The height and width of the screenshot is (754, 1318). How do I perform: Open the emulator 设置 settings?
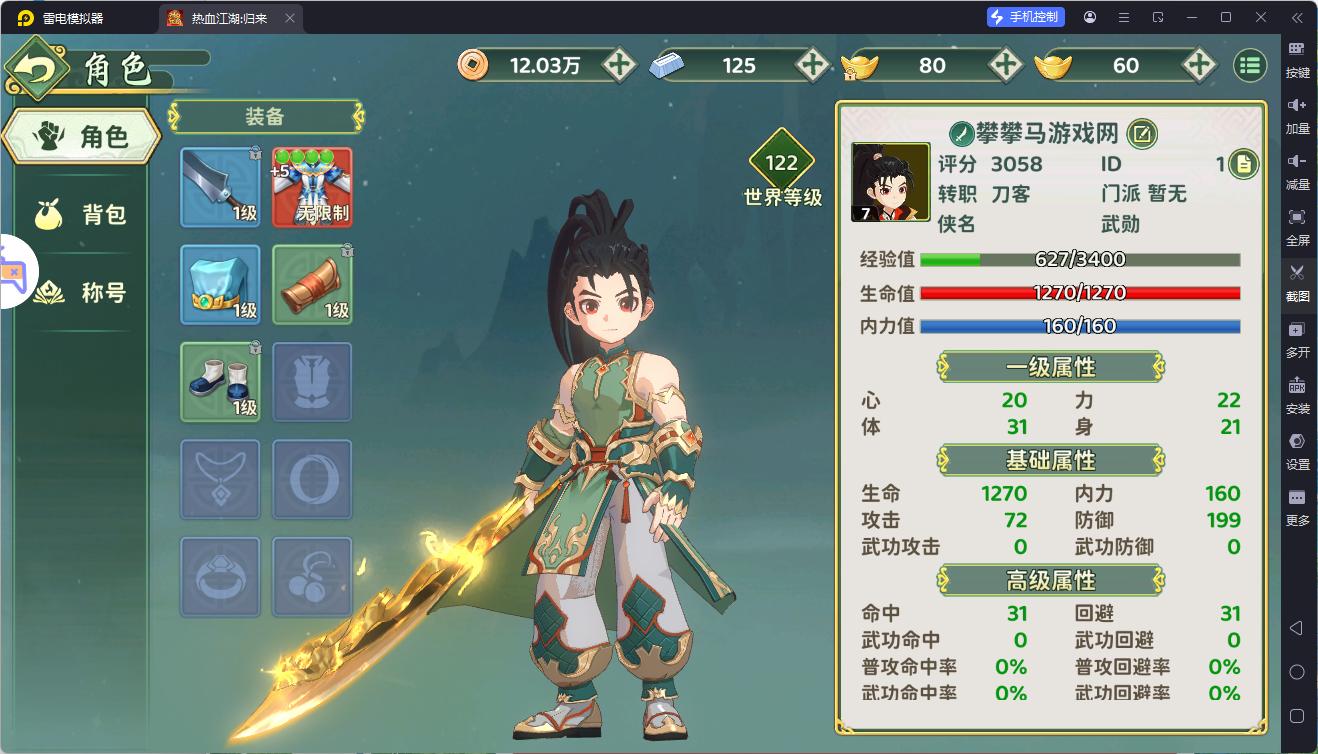point(1297,451)
